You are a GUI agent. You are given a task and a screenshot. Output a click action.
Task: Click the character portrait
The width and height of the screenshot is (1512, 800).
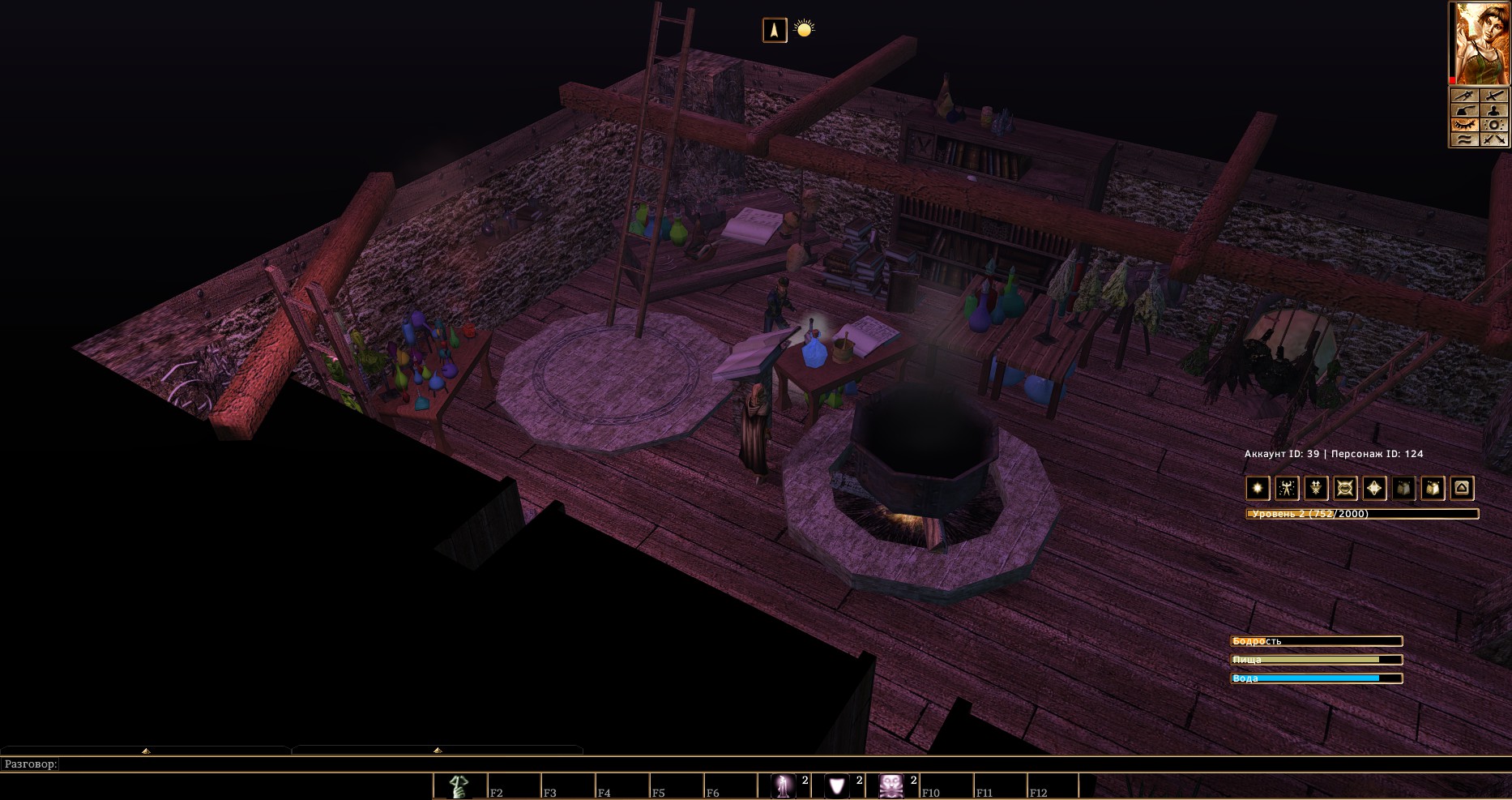[1480, 43]
